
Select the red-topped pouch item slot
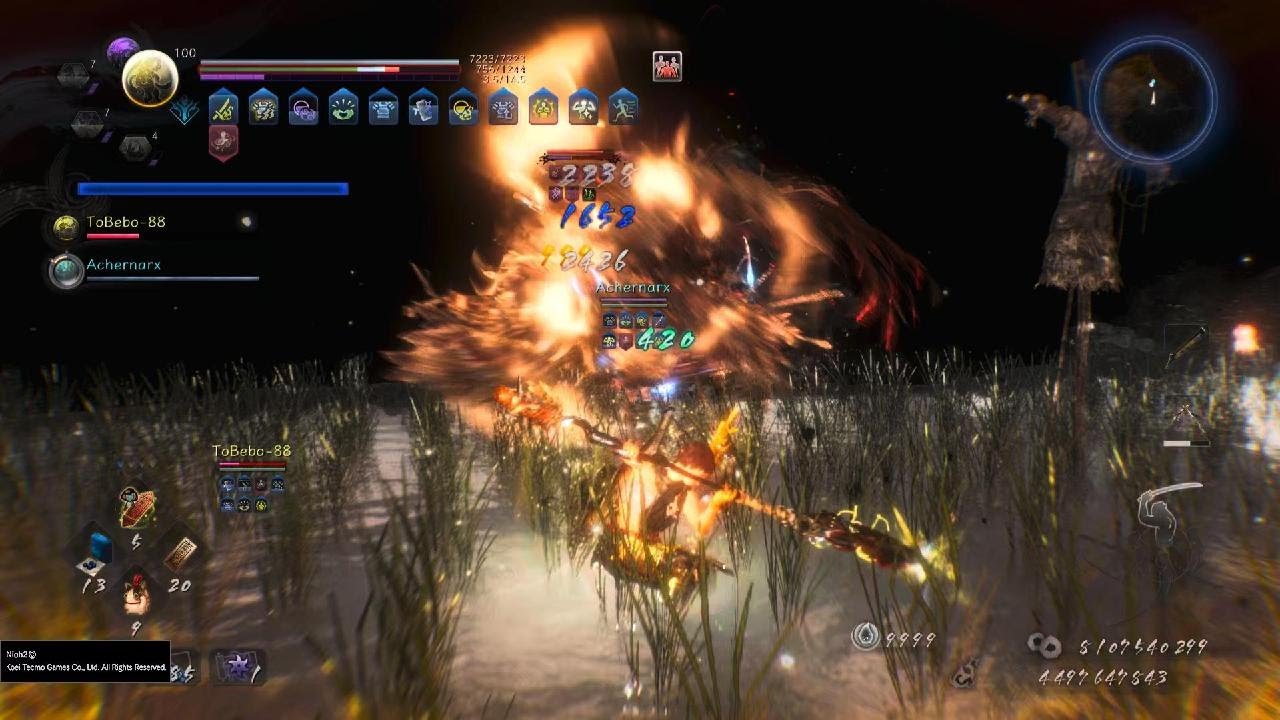[137, 592]
